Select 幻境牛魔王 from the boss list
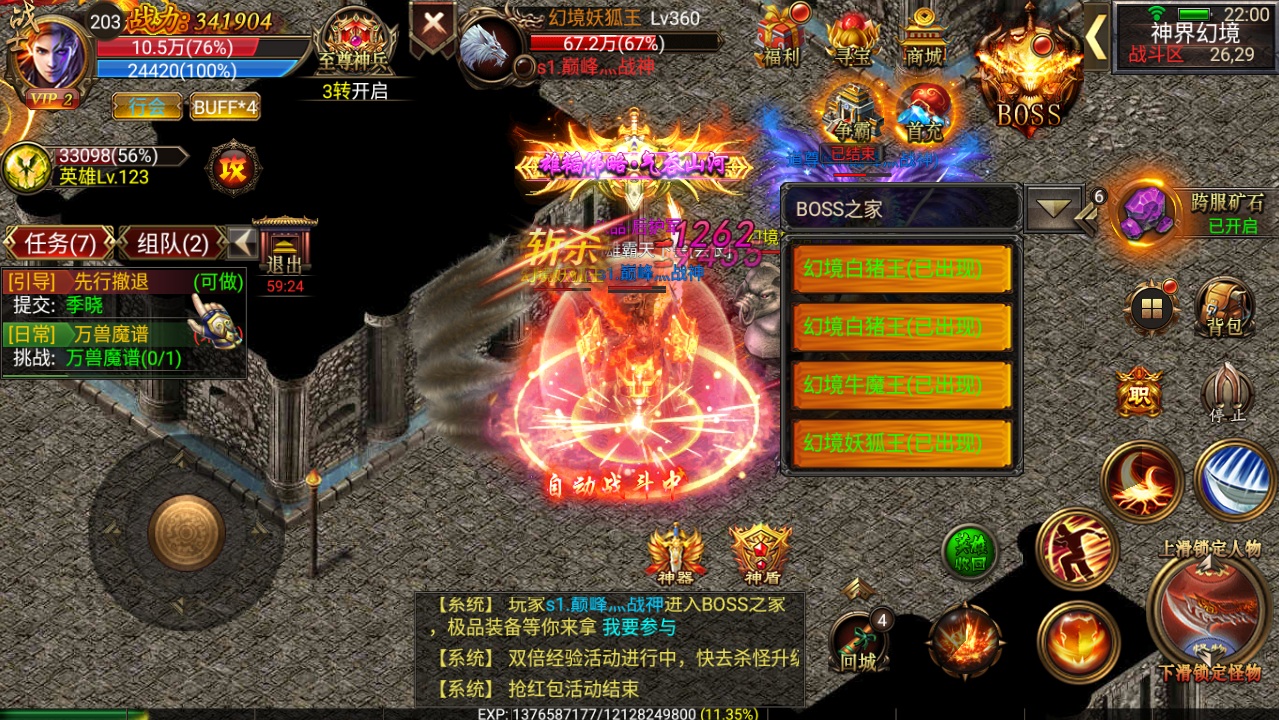Image resolution: width=1279 pixels, height=720 pixels. [902, 384]
